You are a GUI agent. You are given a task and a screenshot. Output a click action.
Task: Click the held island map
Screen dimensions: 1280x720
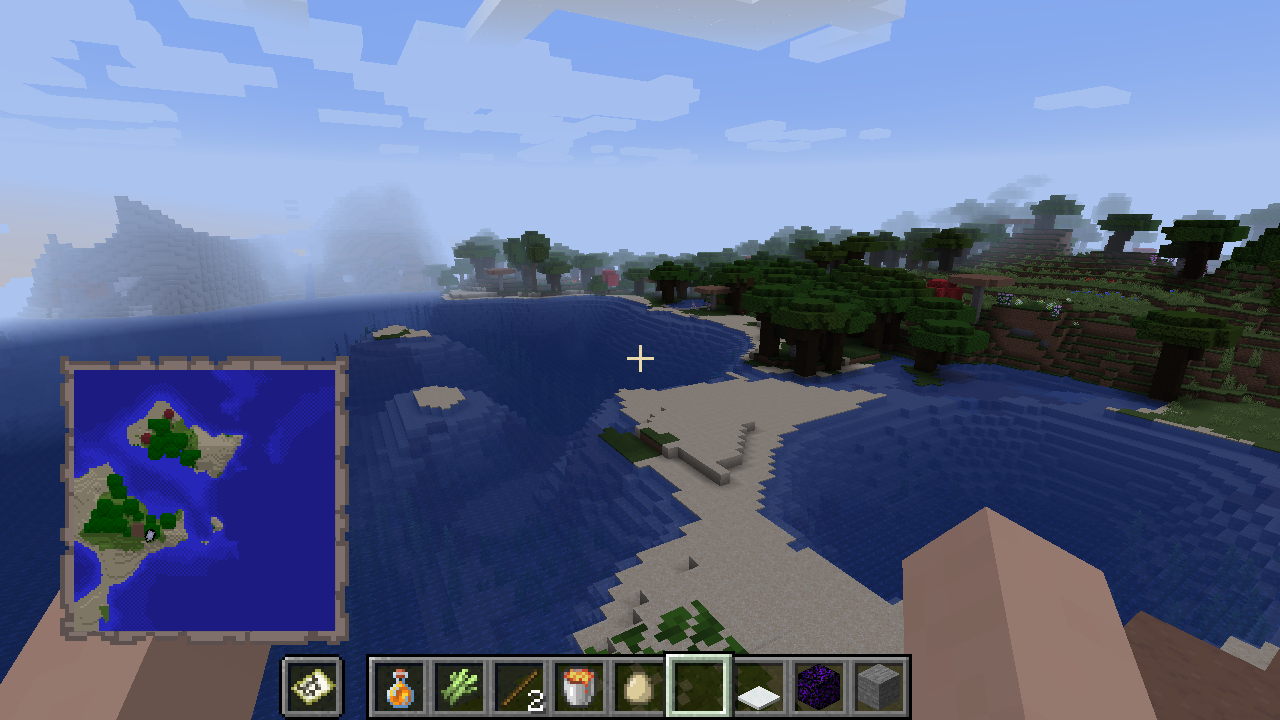[x=205, y=498]
